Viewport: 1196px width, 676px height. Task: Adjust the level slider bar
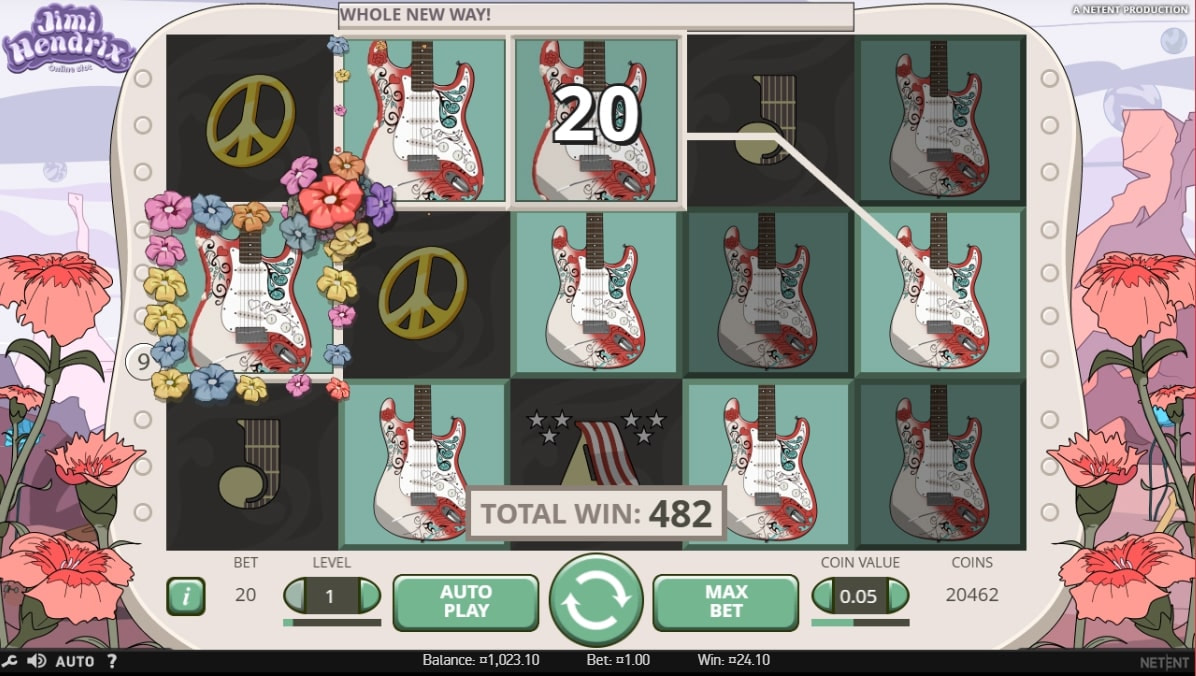click(332, 622)
